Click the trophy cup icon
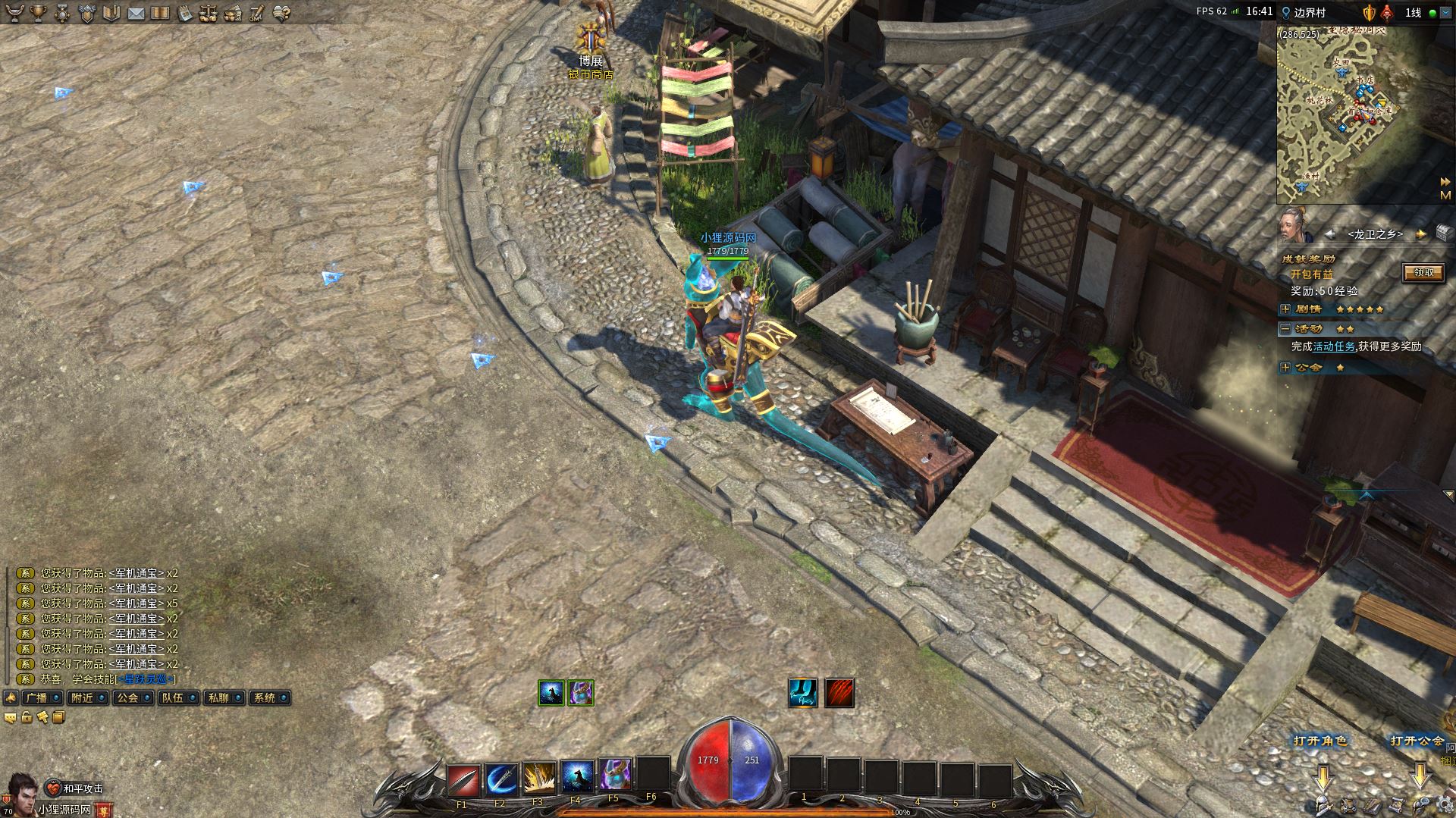The width and height of the screenshot is (1456, 818). 37,13
